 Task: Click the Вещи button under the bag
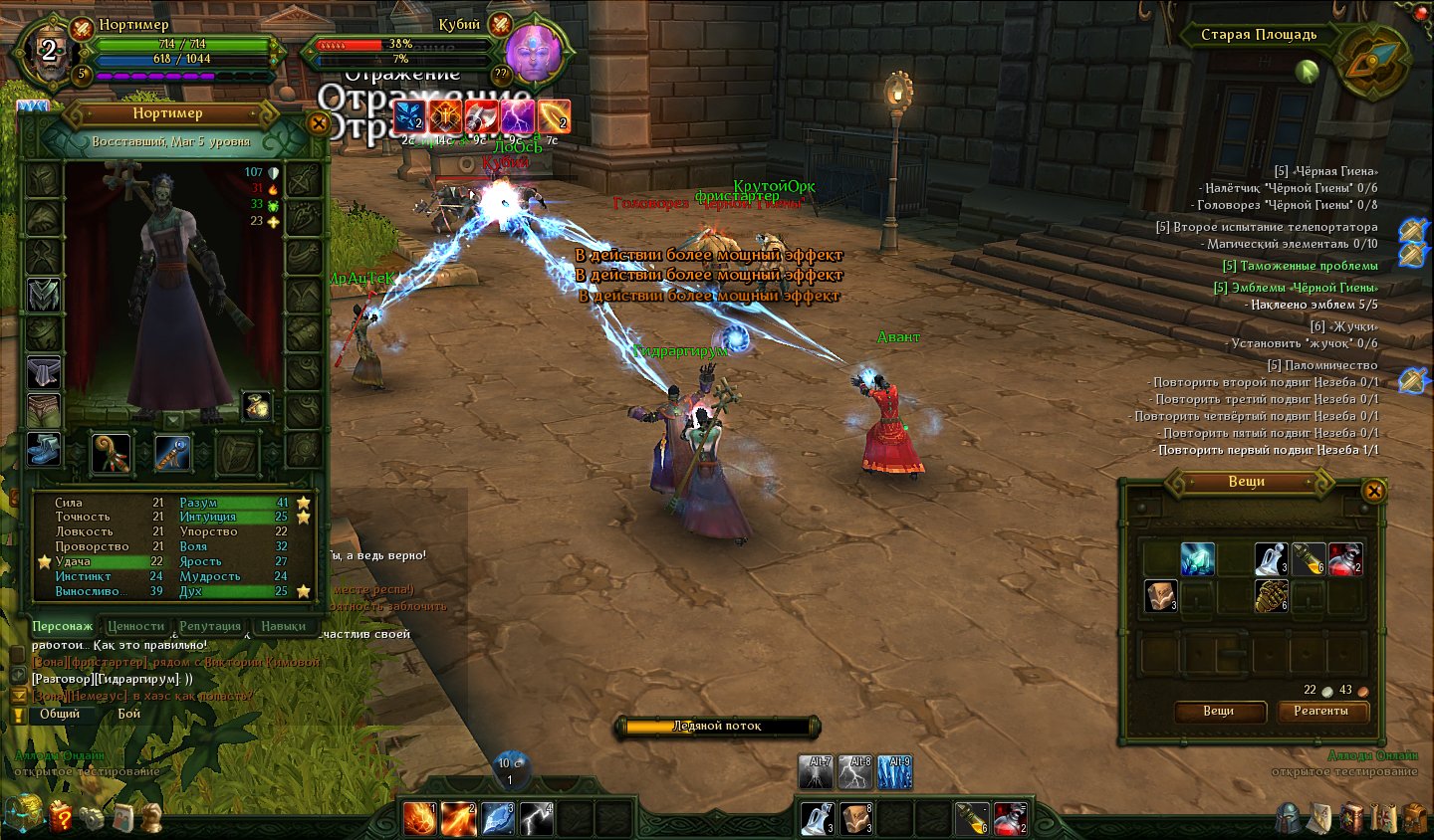tap(1219, 711)
